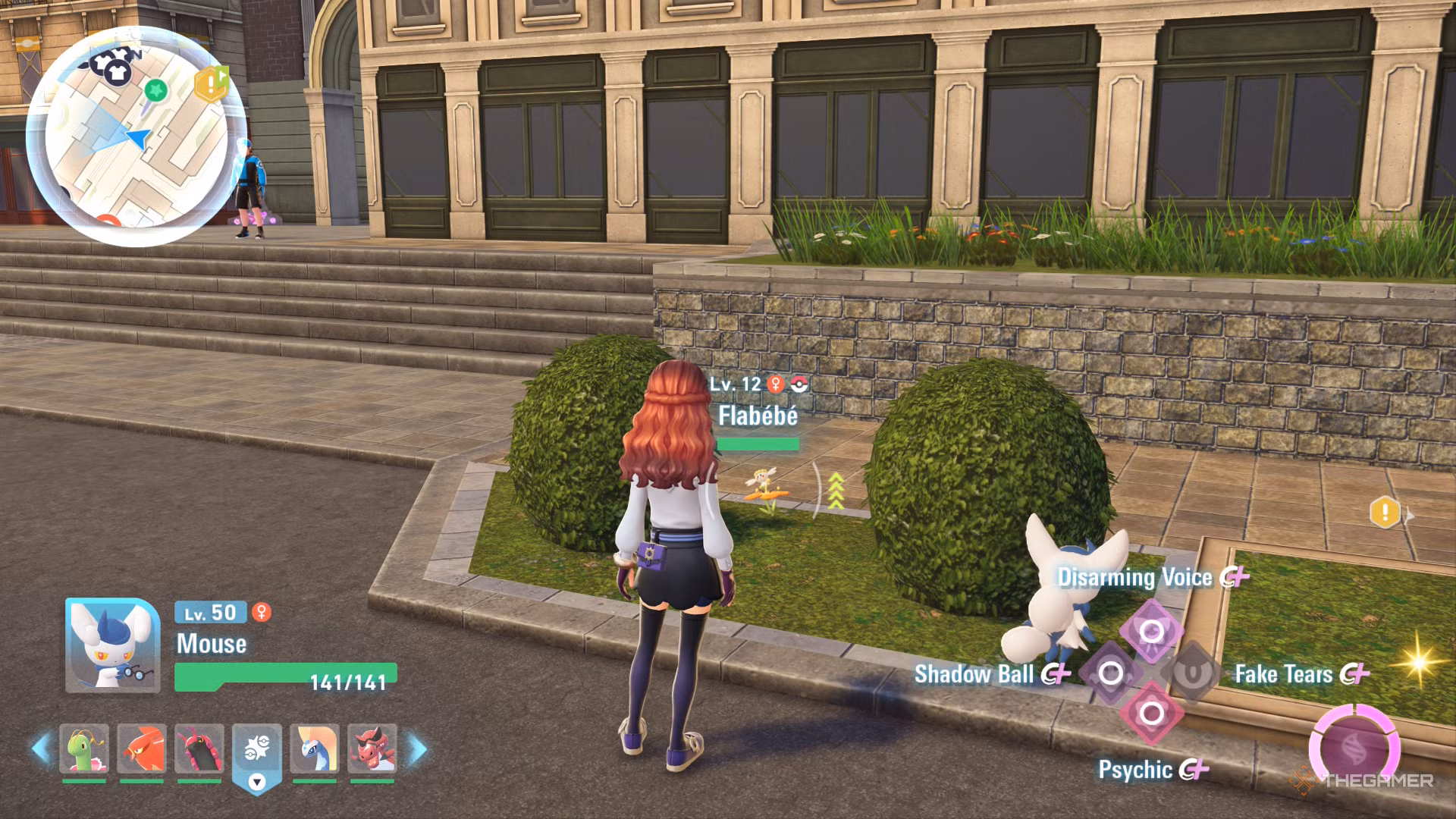
Task: Activate the Psychic move
Action: pyautogui.click(x=1151, y=714)
